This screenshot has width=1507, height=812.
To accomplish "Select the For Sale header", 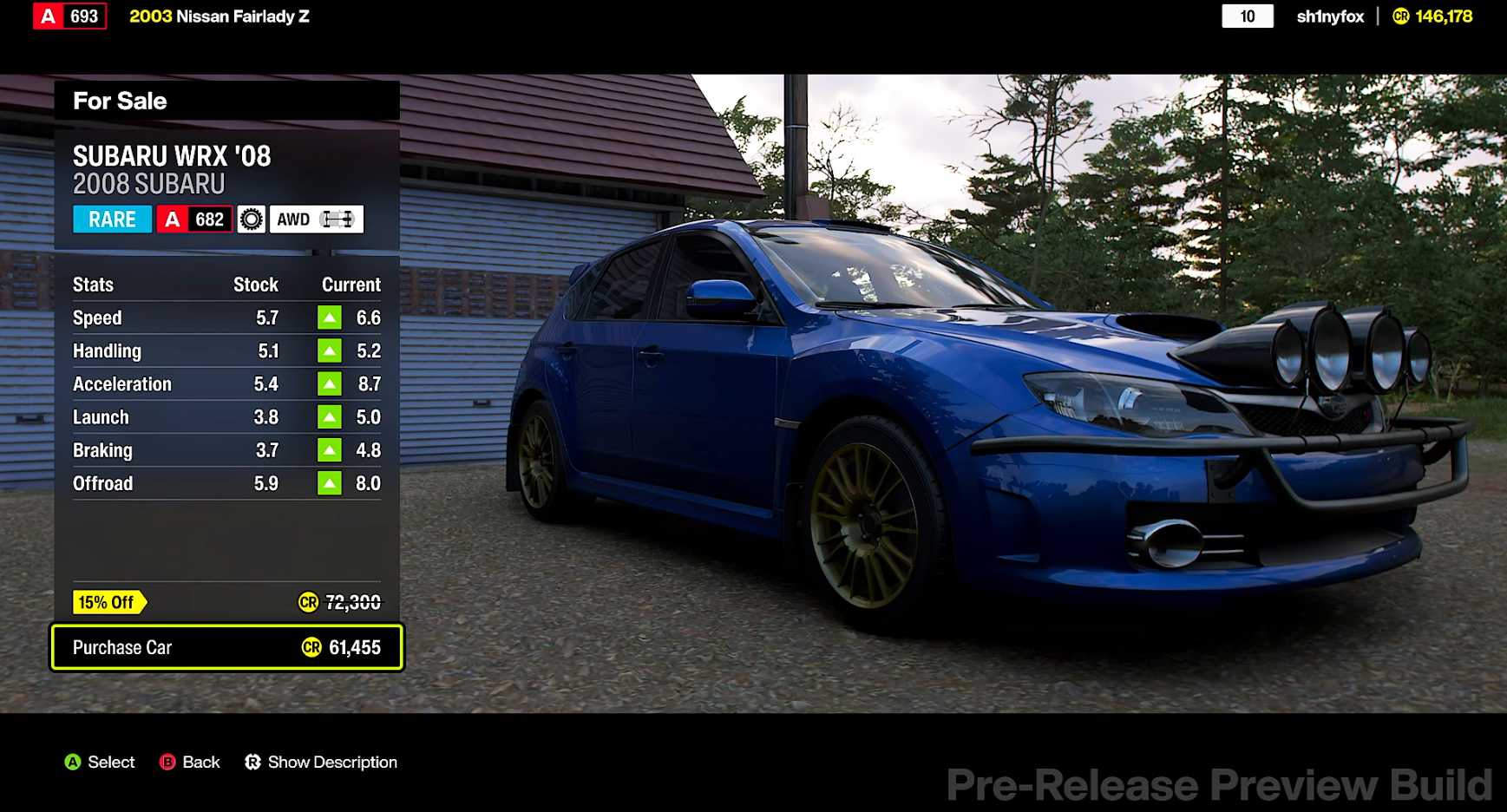I will 120,101.
